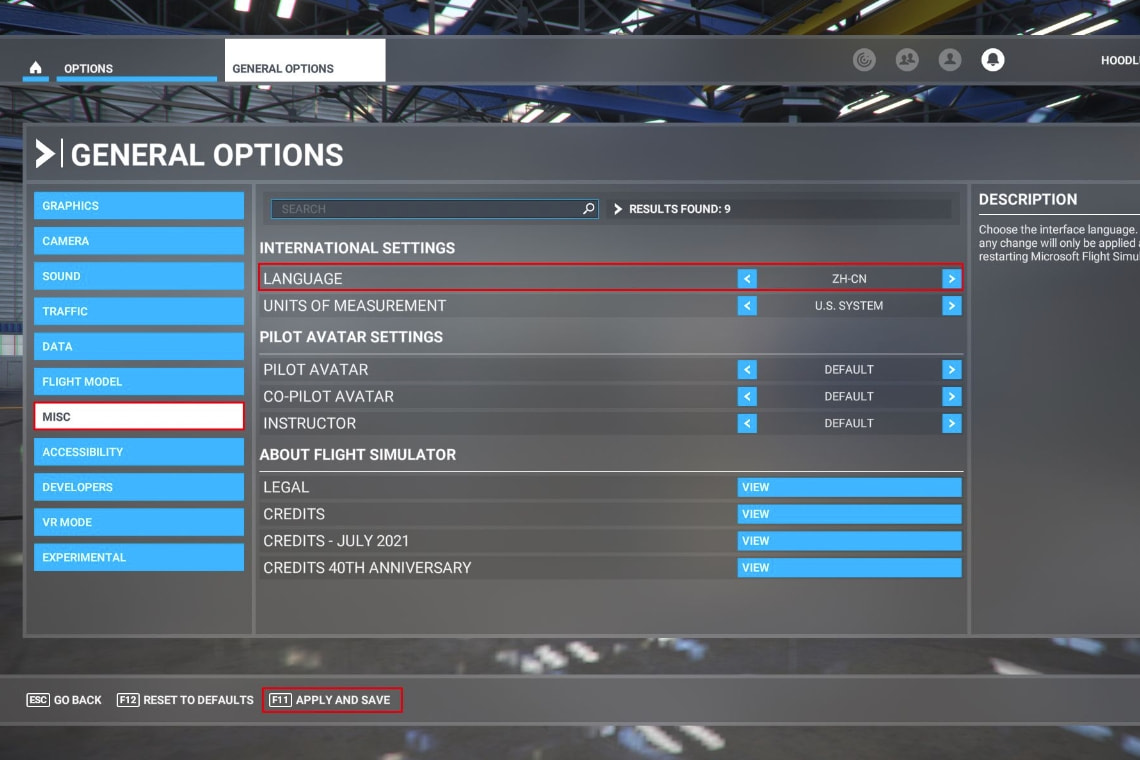The width and height of the screenshot is (1140, 760).
Task: Switch Units of Measurement to next value
Action: tap(951, 306)
